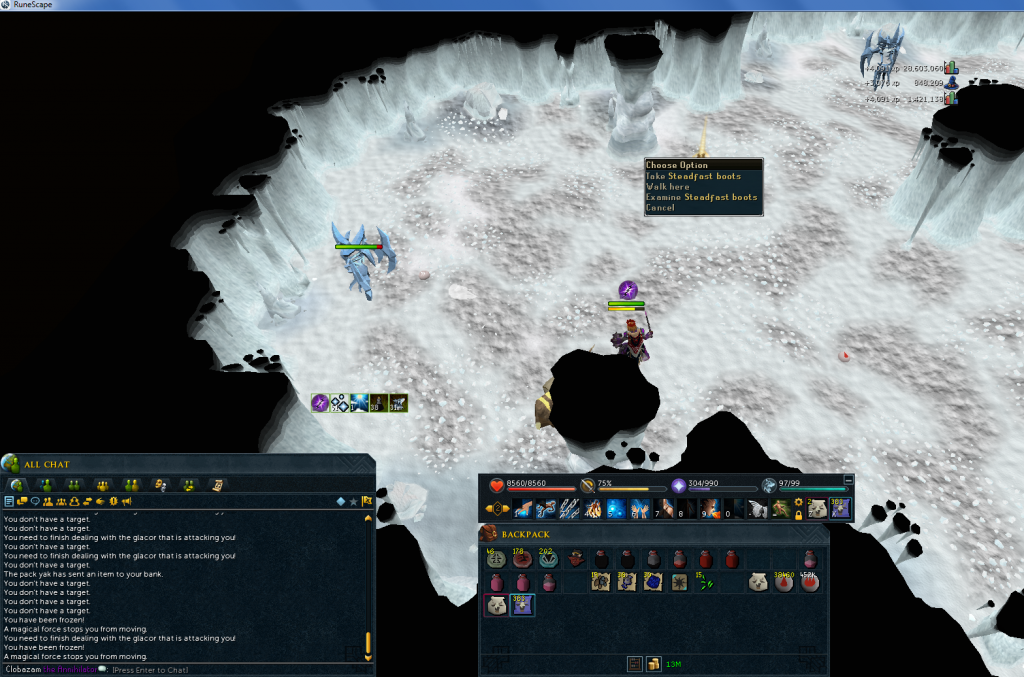Open action bar settings gear

tap(798, 502)
